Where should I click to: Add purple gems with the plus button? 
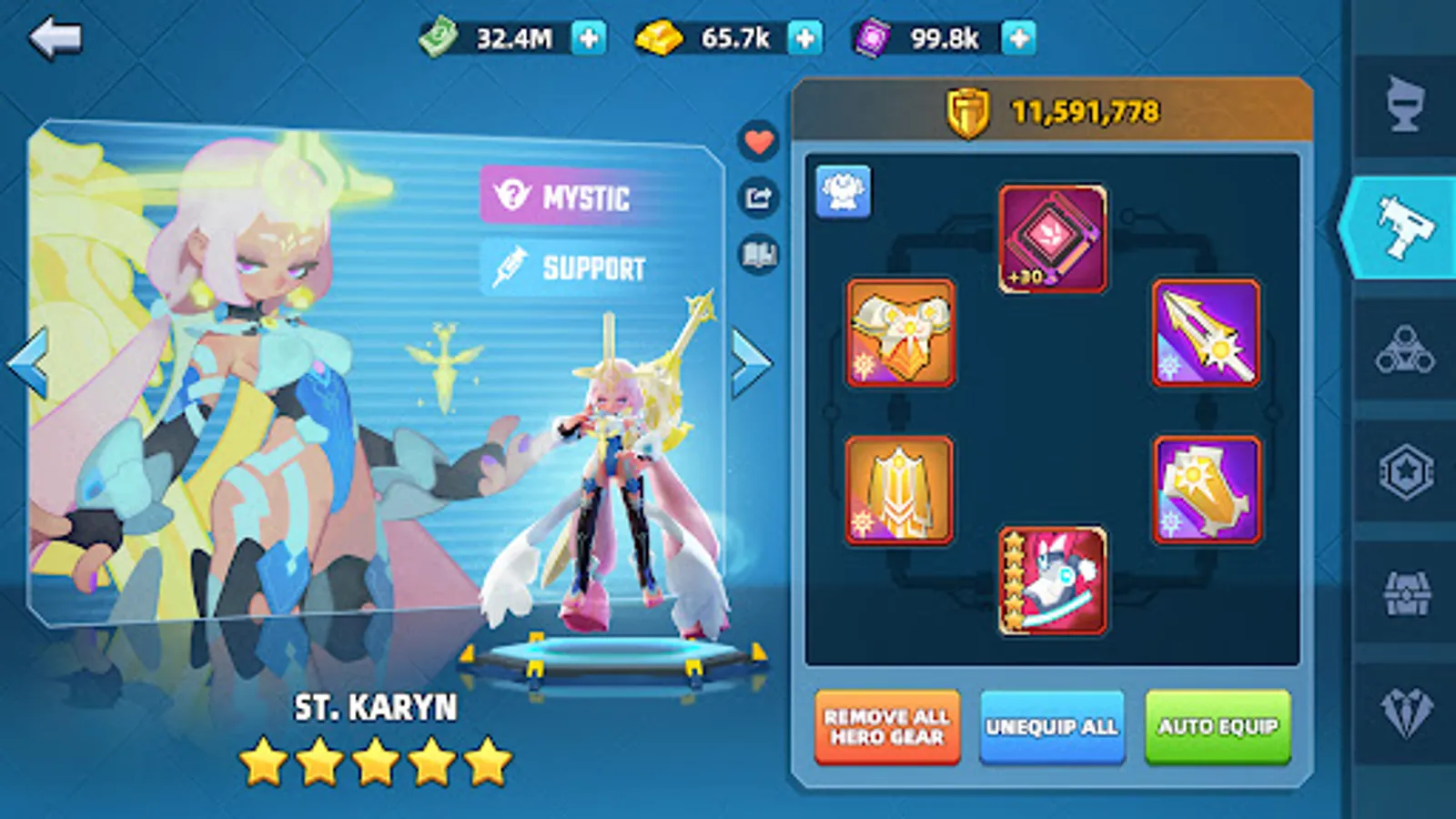tap(1018, 38)
